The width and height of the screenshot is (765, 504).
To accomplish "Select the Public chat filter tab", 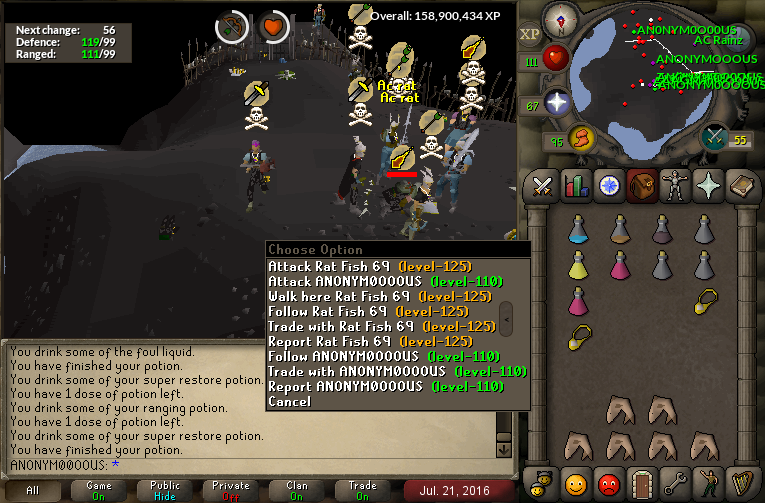I will pos(165,490).
